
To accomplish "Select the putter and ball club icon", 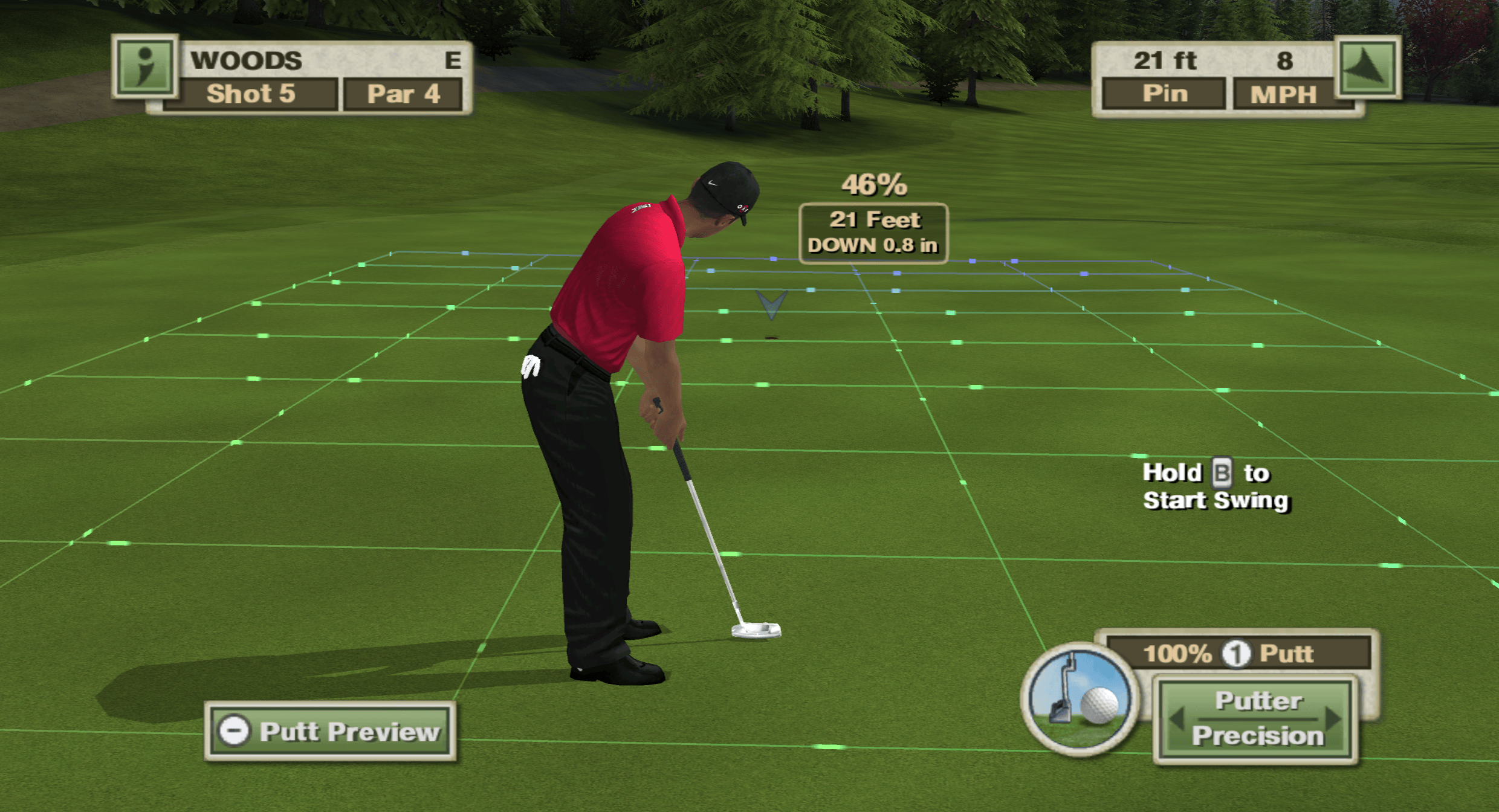I will pyautogui.click(x=1080, y=699).
